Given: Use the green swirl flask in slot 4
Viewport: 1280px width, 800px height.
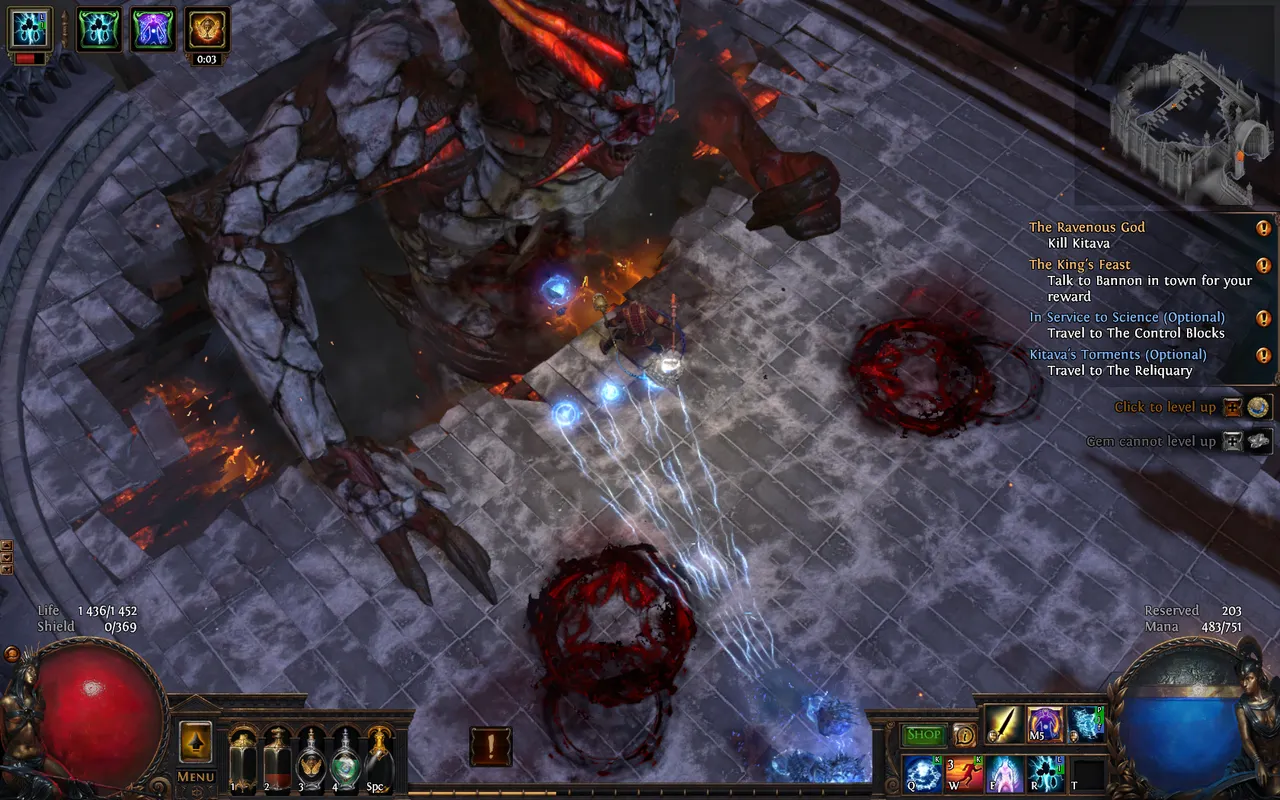Looking at the screenshot, I should coord(345,760).
